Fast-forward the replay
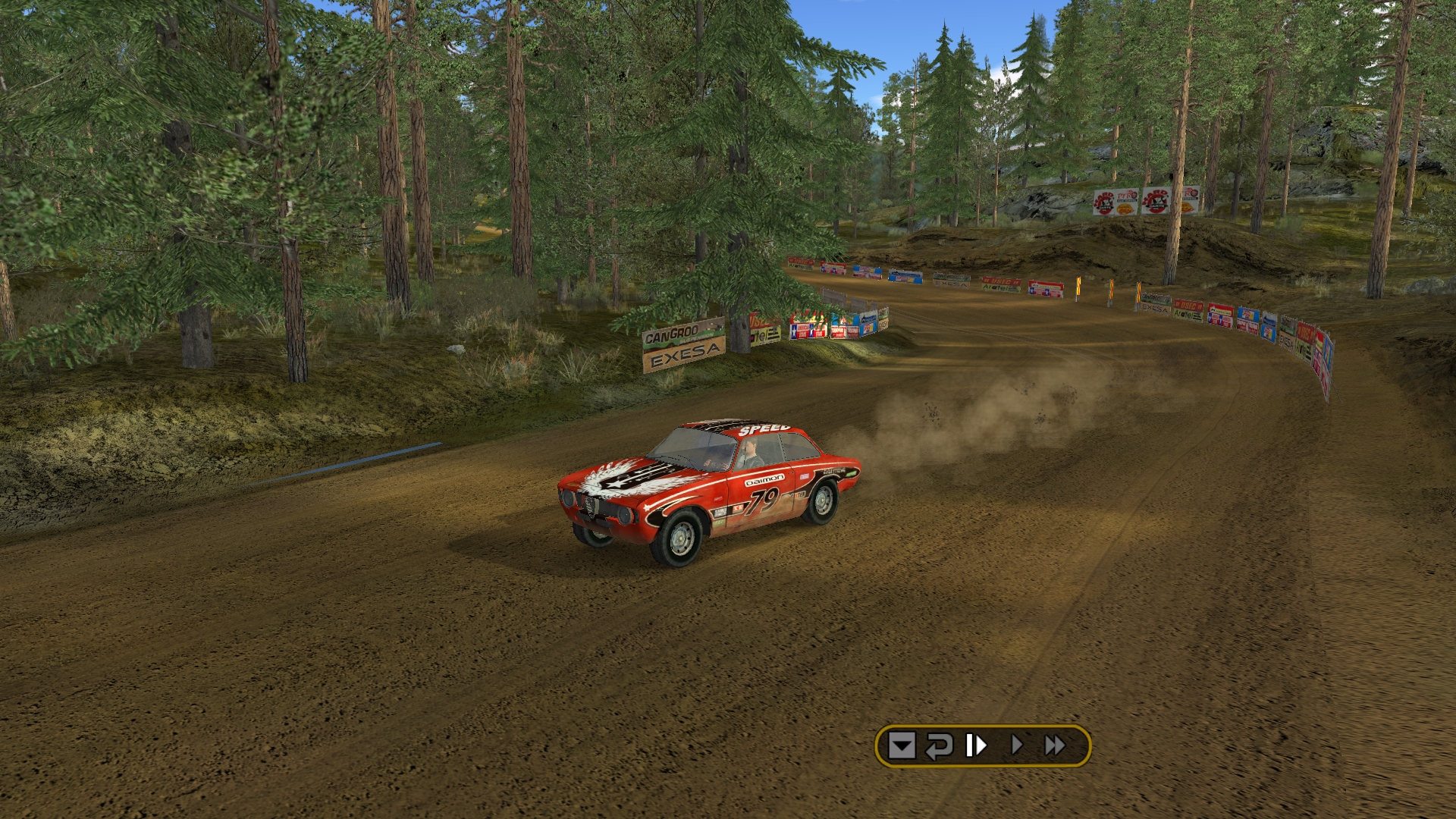 tap(1055, 746)
